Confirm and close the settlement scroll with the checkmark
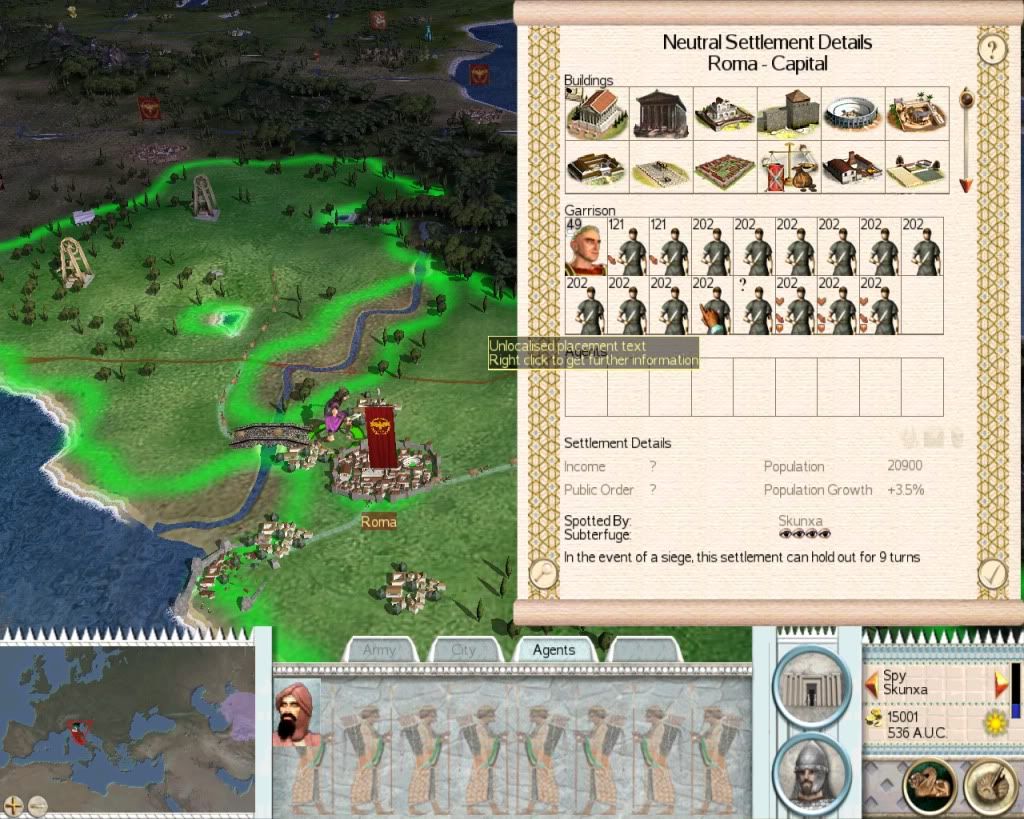 click(992, 573)
